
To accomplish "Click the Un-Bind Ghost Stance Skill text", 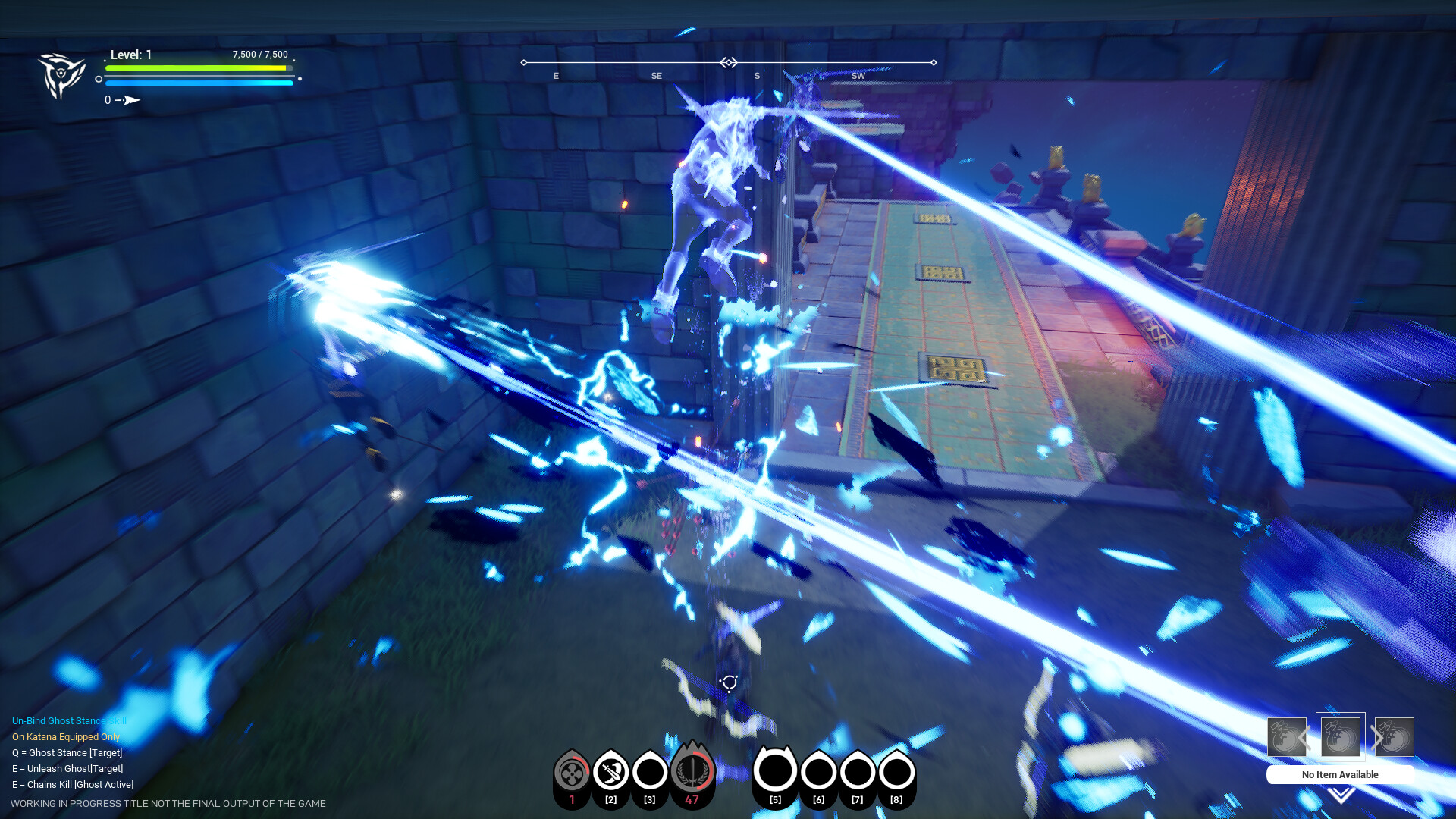I will [x=69, y=720].
